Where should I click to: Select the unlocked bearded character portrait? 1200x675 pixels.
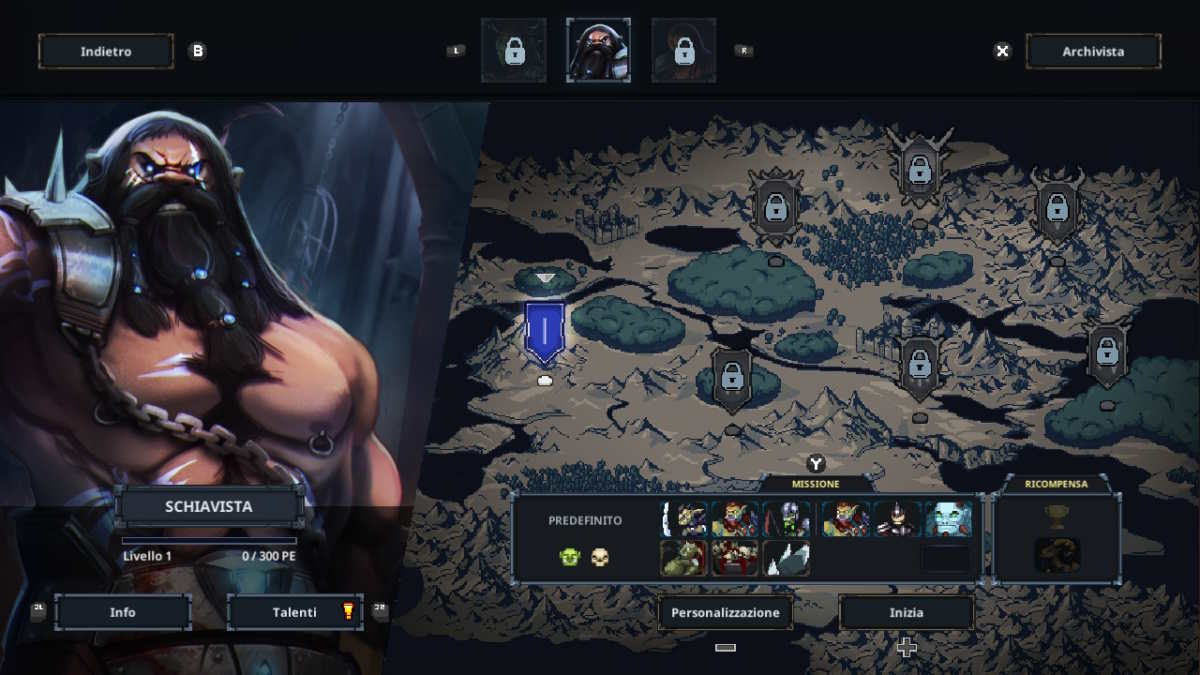598,50
